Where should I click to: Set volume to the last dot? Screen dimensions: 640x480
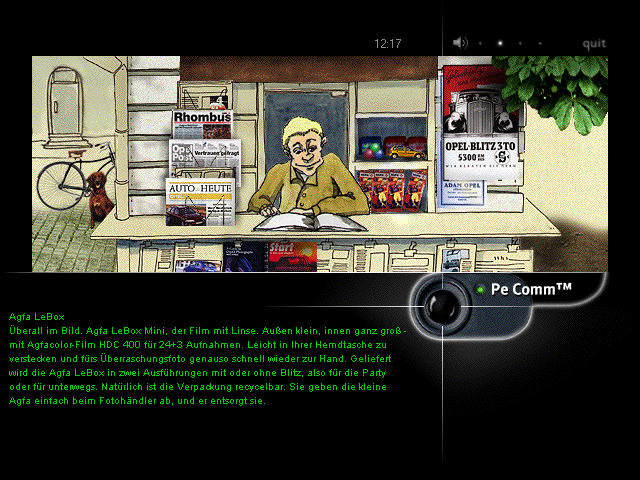pyautogui.click(x=541, y=43)
